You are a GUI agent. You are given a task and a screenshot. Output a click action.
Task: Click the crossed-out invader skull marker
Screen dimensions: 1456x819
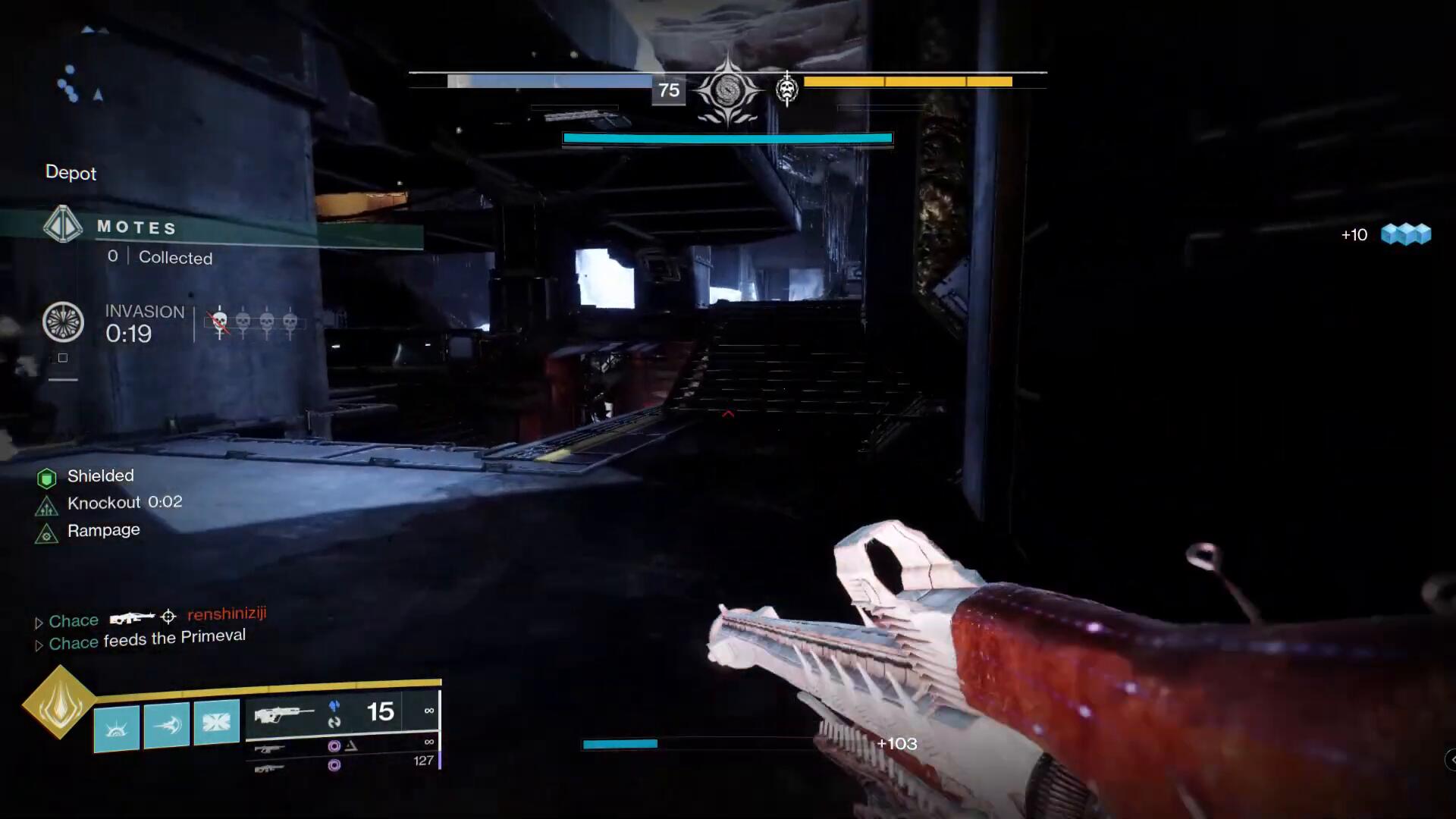coord(220,323)
